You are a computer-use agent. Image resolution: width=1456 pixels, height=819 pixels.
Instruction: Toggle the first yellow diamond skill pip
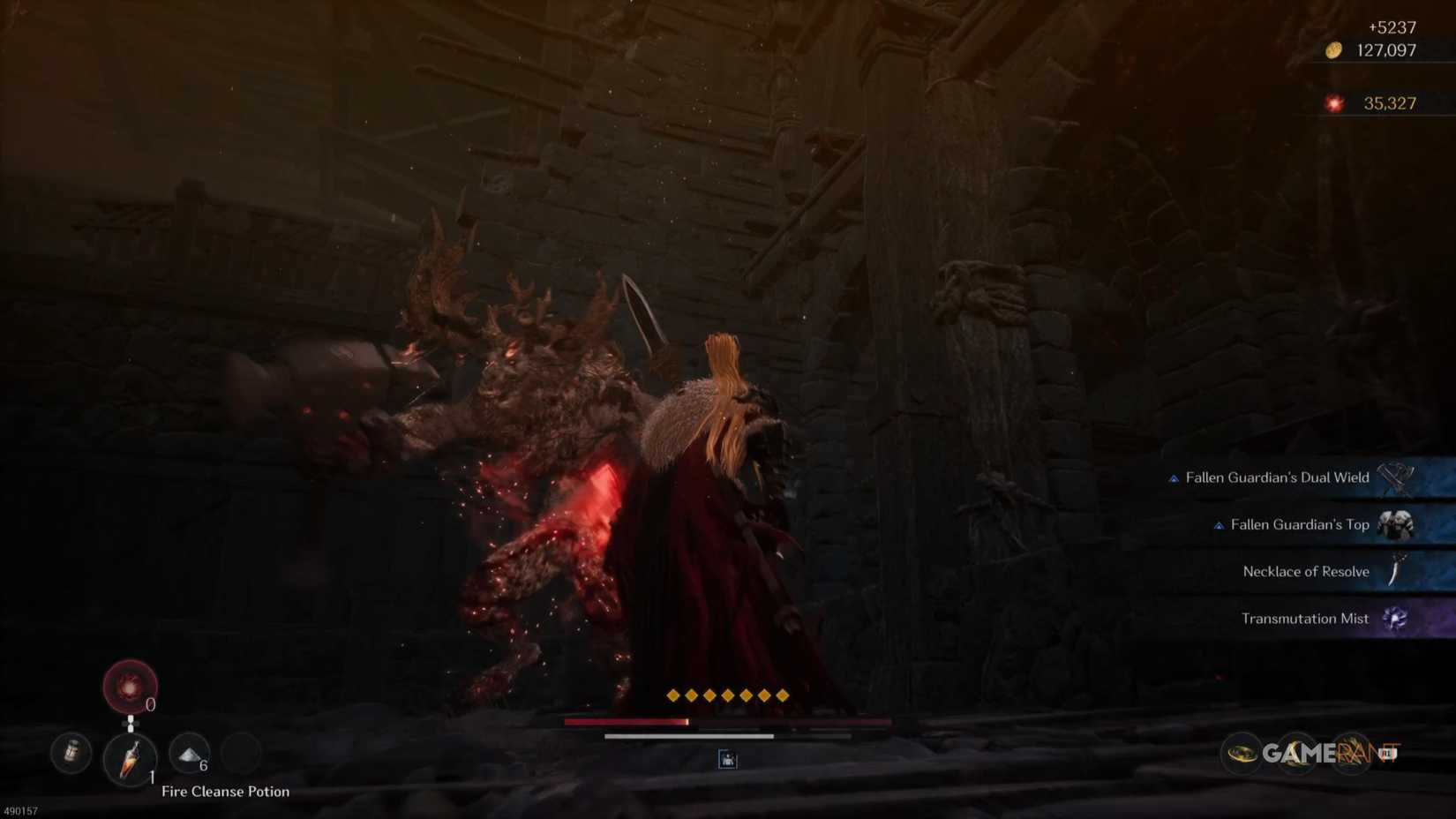[674, 695]
